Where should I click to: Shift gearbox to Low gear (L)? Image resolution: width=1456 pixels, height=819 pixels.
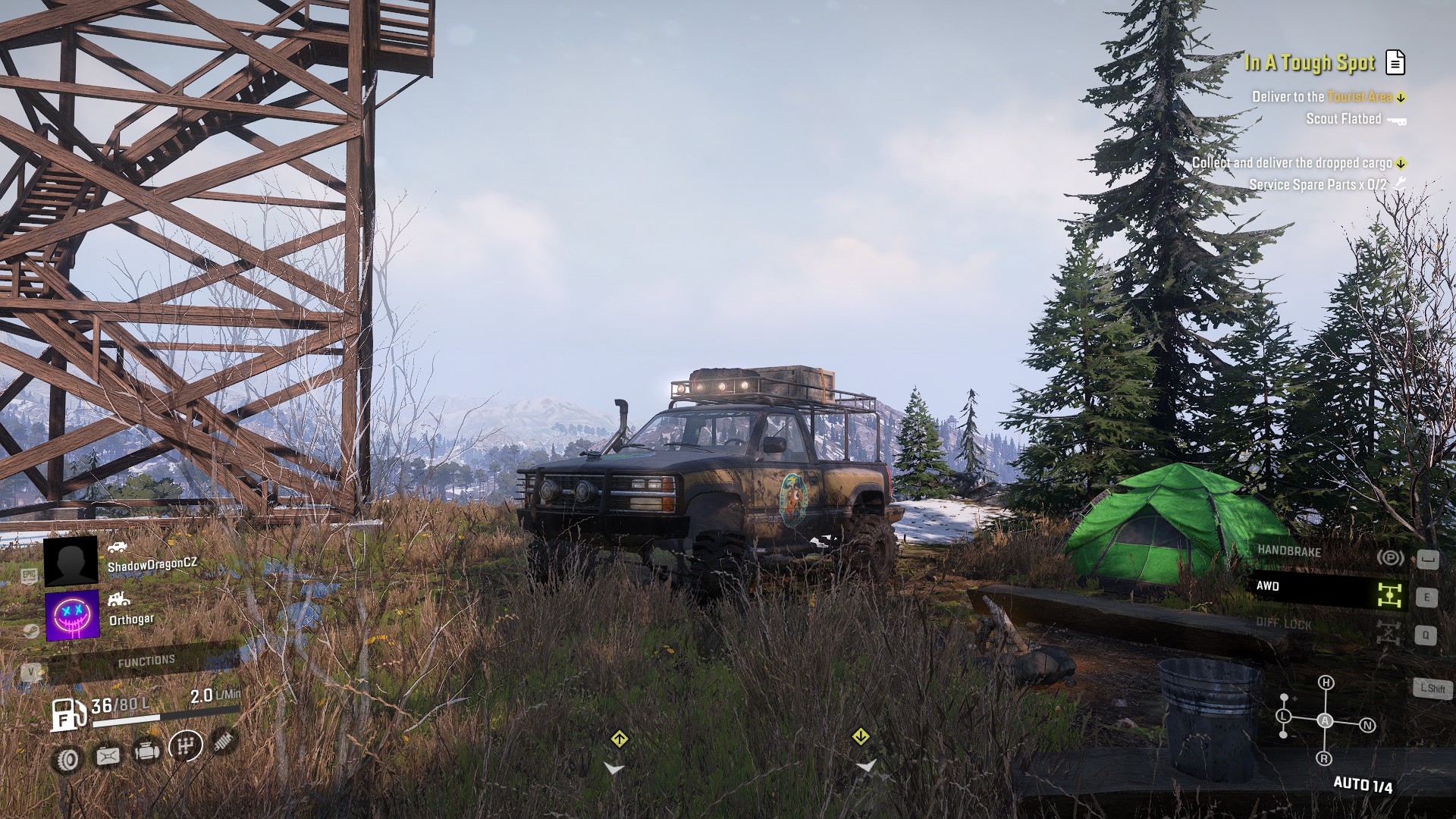click(1283, 716)
